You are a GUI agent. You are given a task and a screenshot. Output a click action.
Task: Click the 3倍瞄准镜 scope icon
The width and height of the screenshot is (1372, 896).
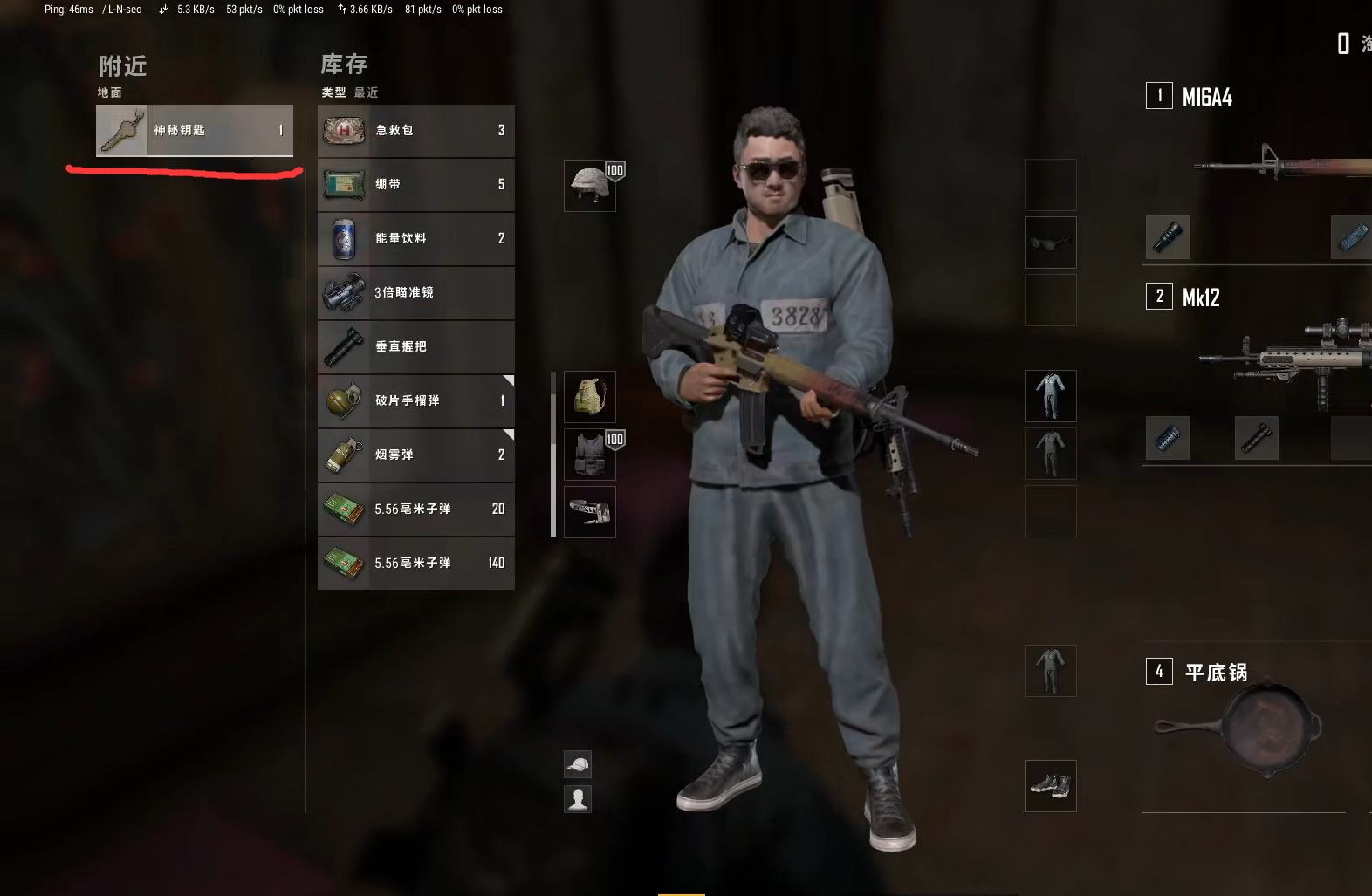pos(344,292)
